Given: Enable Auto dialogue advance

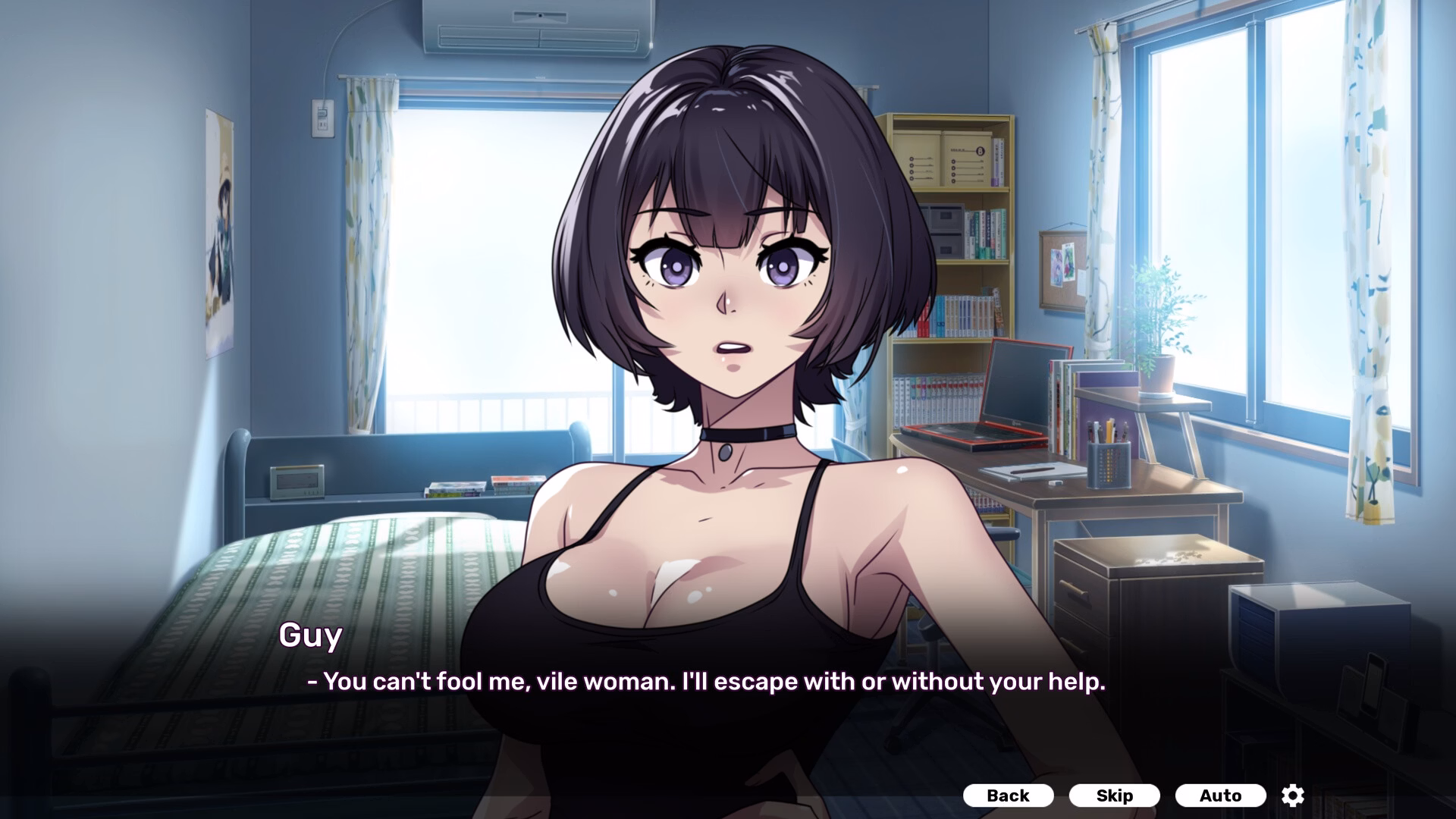Looking at the screenshot, I should point(1220,795).
